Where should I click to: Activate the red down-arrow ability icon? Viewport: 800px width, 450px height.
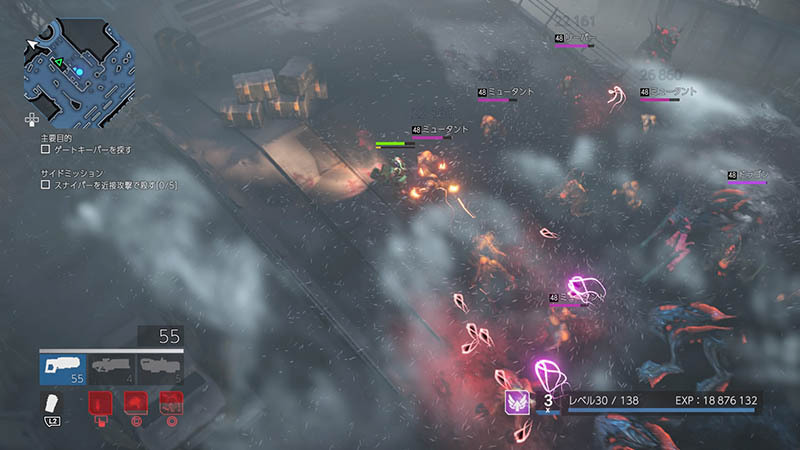pyautogui.click(x=100, y=403)
